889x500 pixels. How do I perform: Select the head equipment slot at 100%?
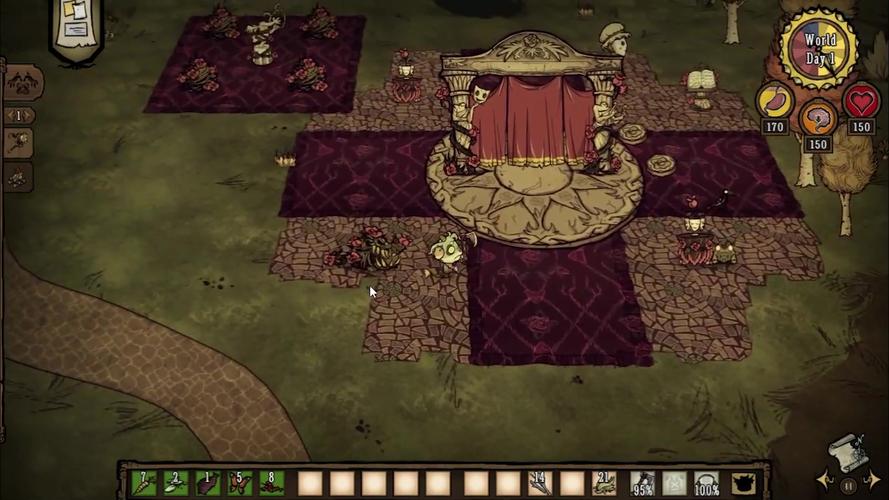point(708,484)
